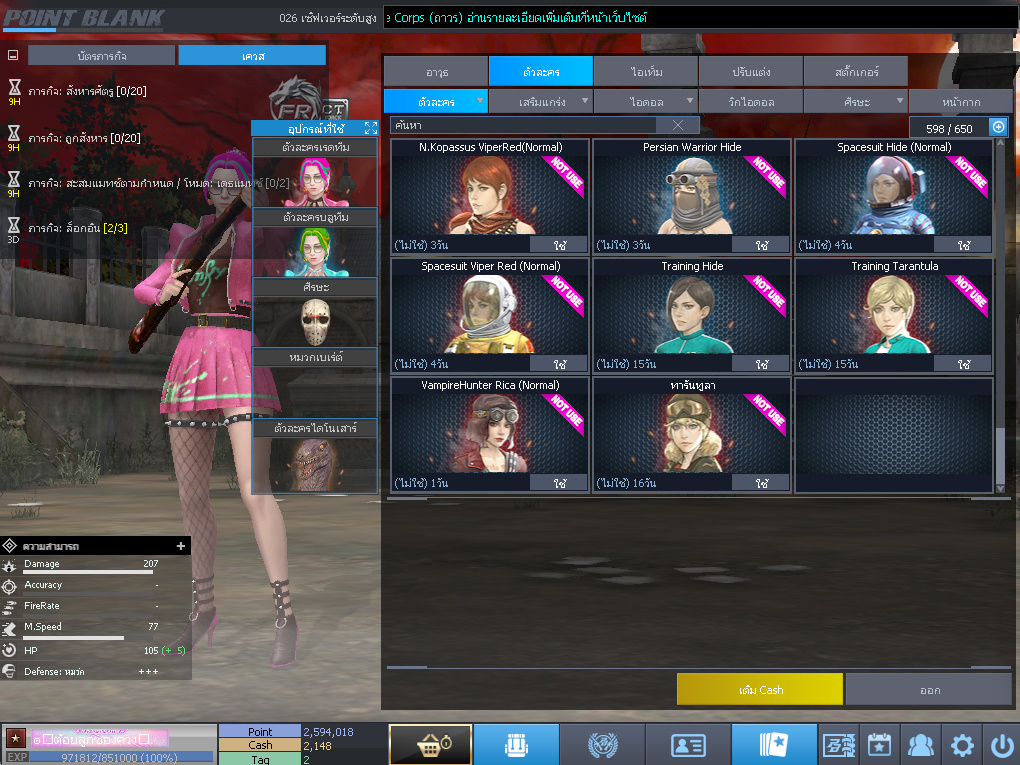Open the shop basket icon

tap(430, 745)
